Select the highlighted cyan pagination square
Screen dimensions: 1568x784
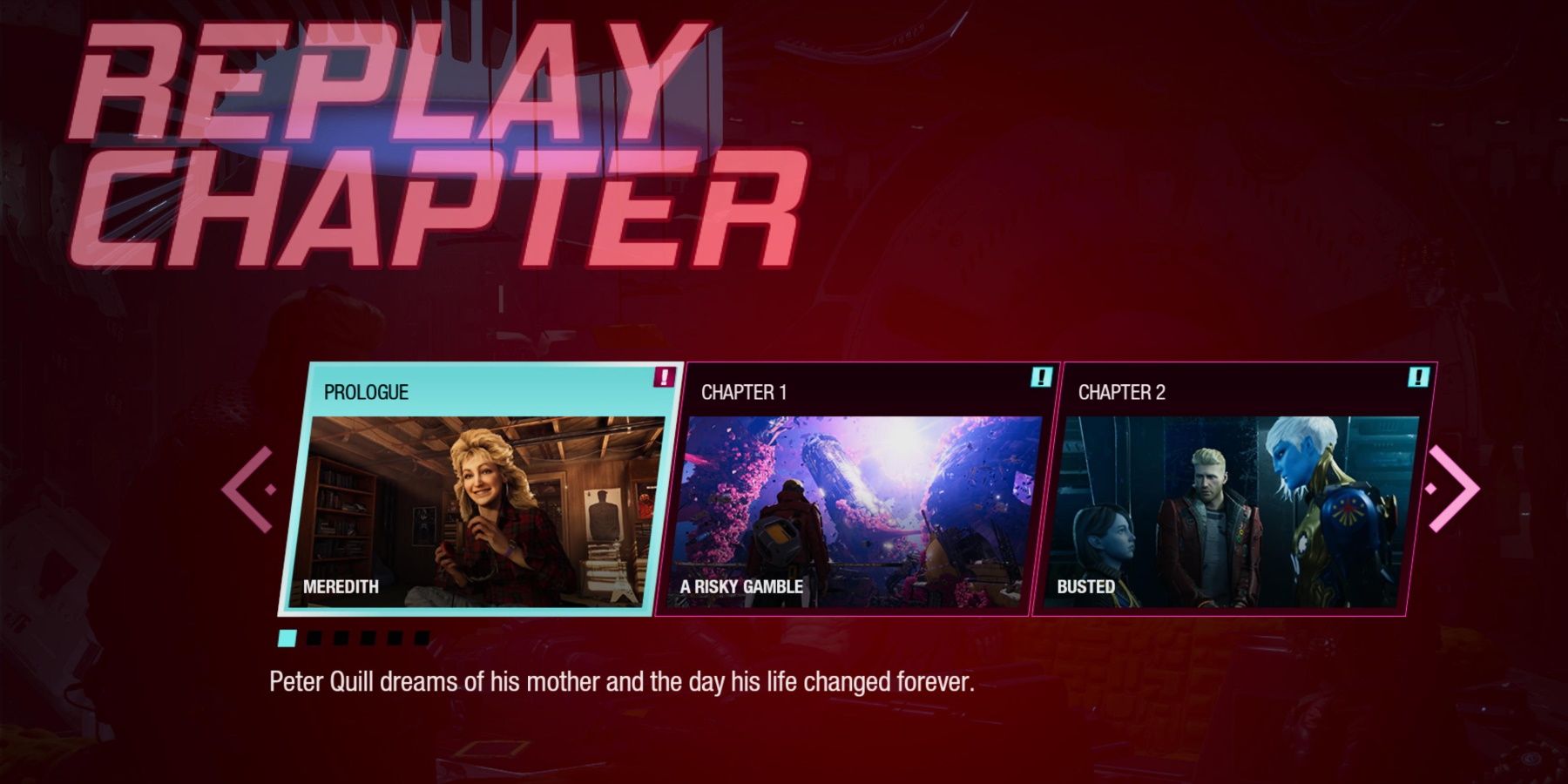point(287,638)
